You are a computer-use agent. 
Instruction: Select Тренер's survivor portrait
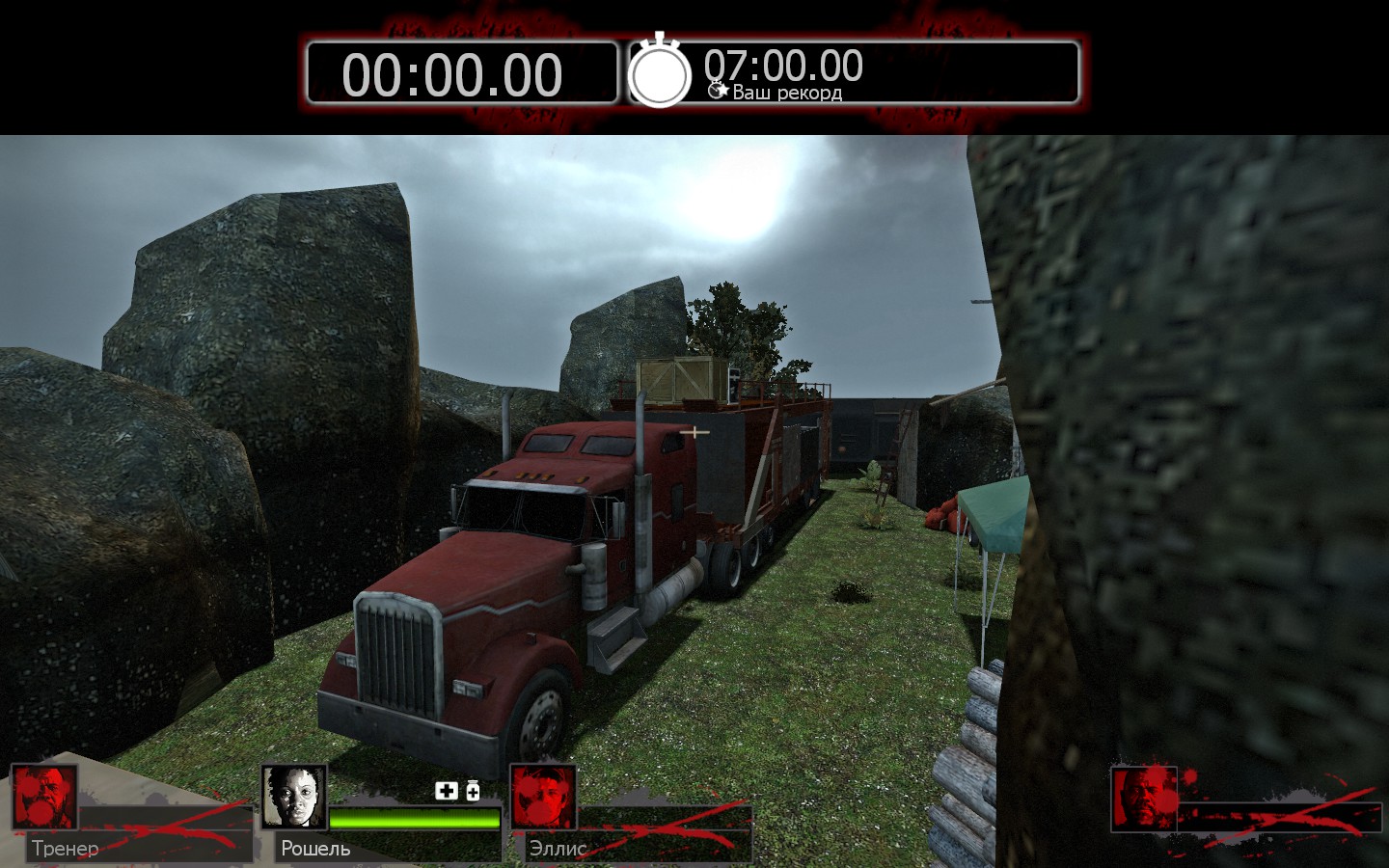(44, 797)
